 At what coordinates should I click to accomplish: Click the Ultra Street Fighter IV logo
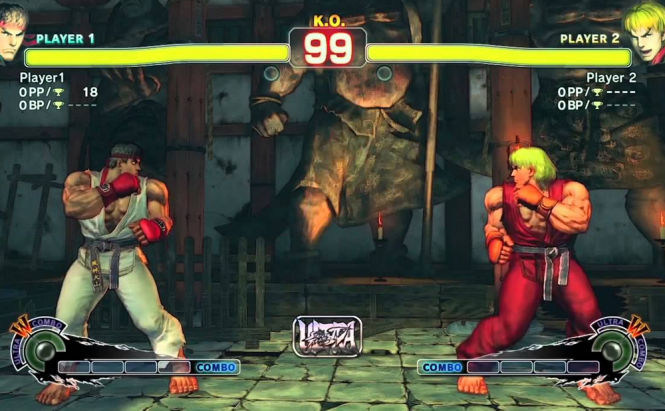click(x=326, y=337)
